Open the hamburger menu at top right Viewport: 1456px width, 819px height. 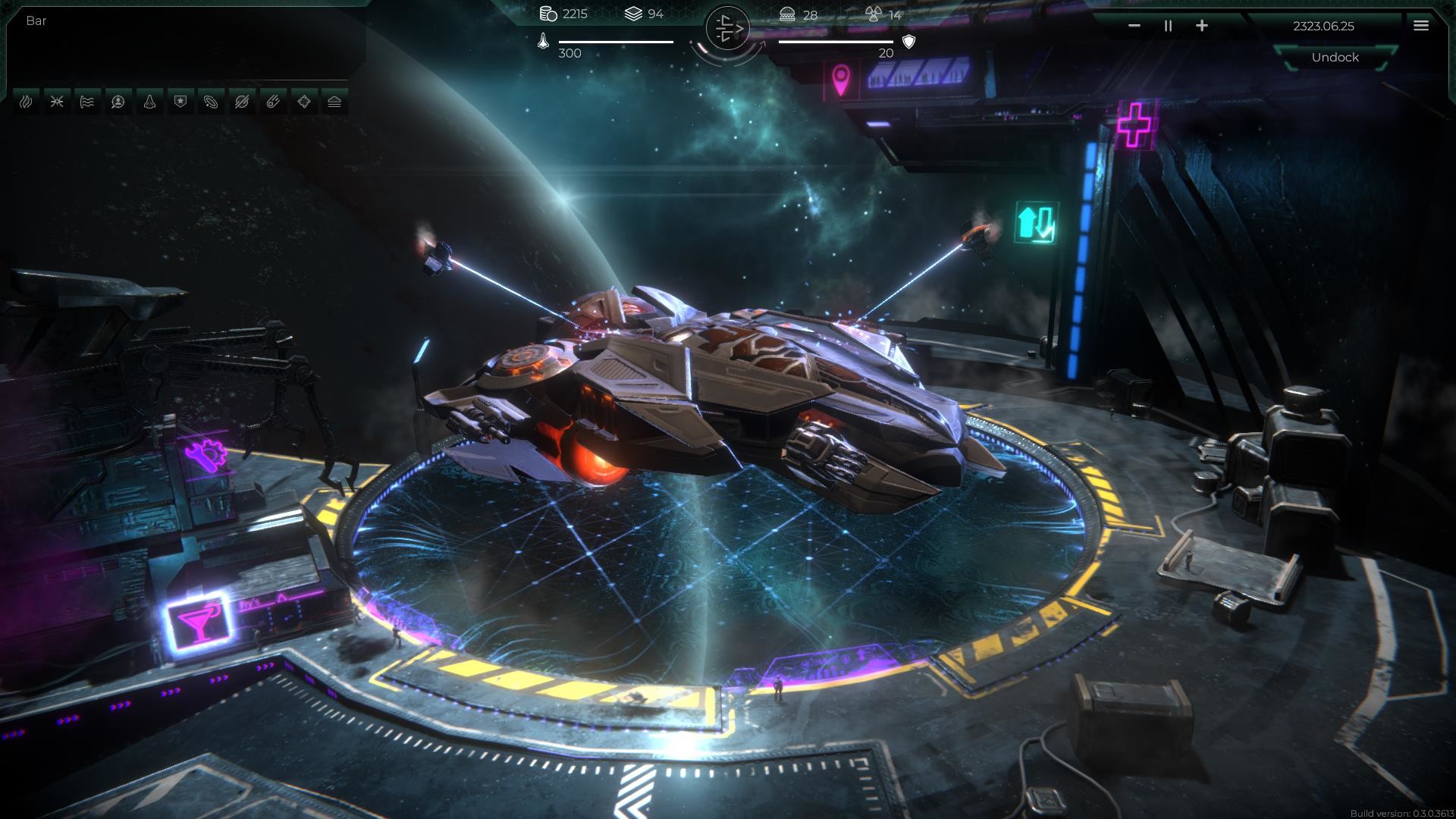click(x=1419, y=25)
